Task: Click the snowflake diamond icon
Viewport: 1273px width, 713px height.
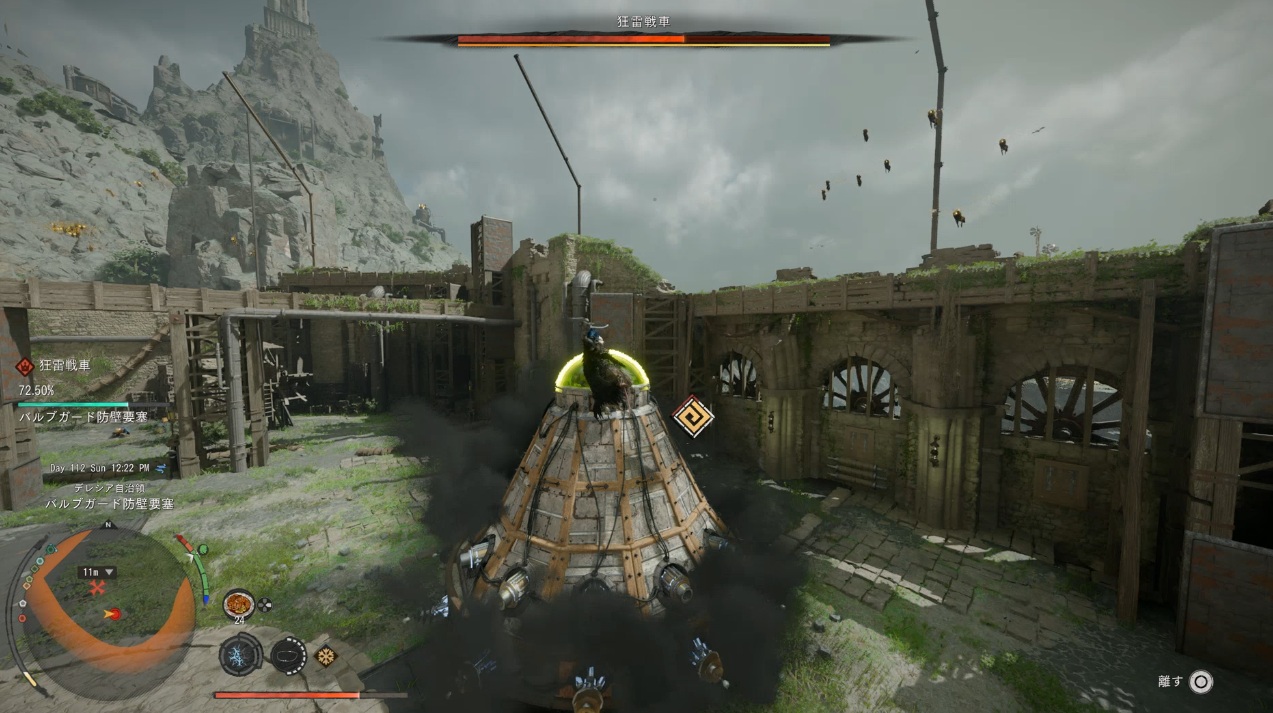Action: (325, 656)
